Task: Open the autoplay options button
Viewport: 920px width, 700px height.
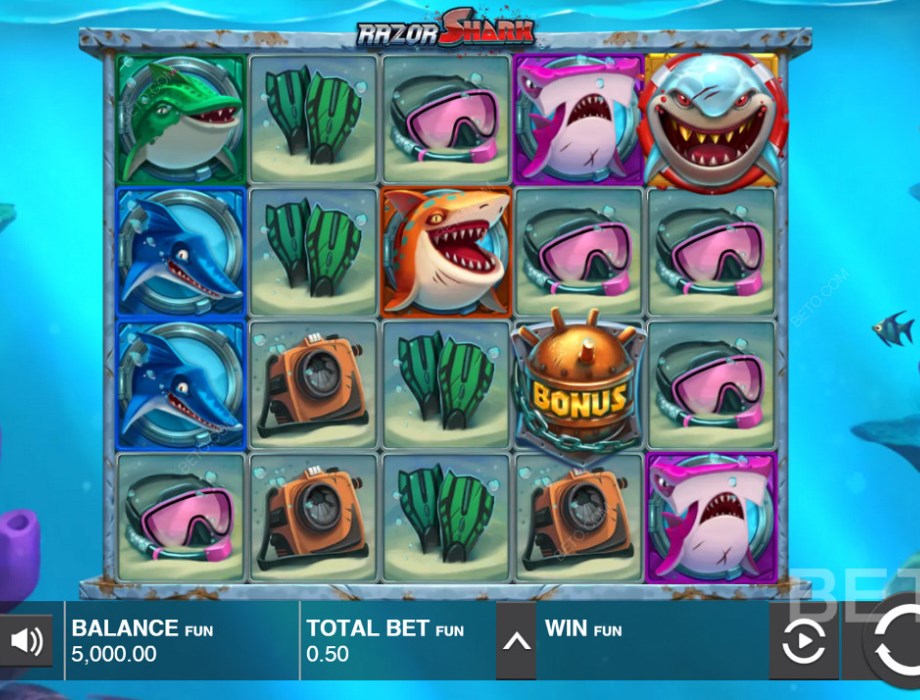Action: (803, 642)
